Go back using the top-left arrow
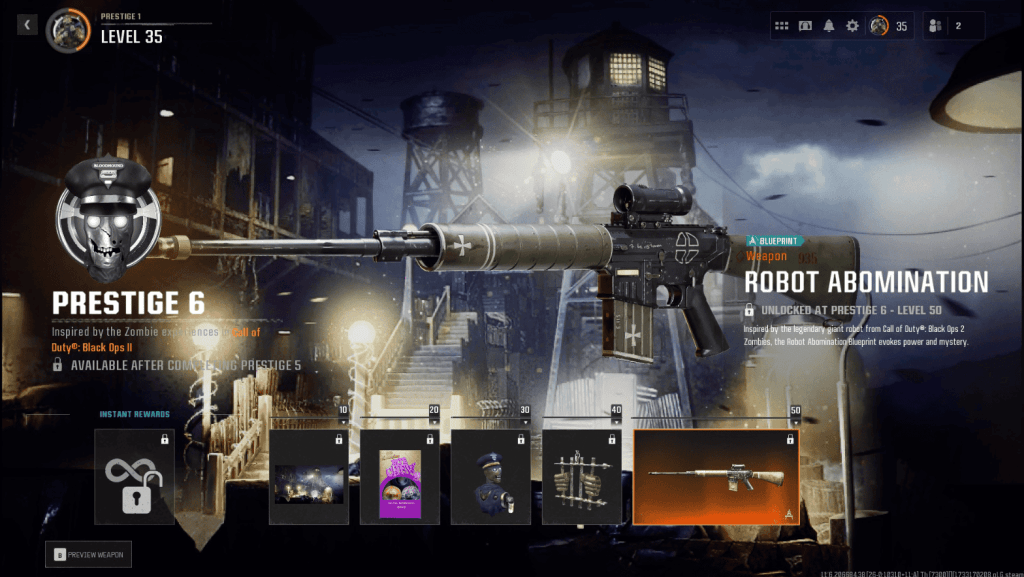Screen dimensions: 1024x577 pos(27,24)
